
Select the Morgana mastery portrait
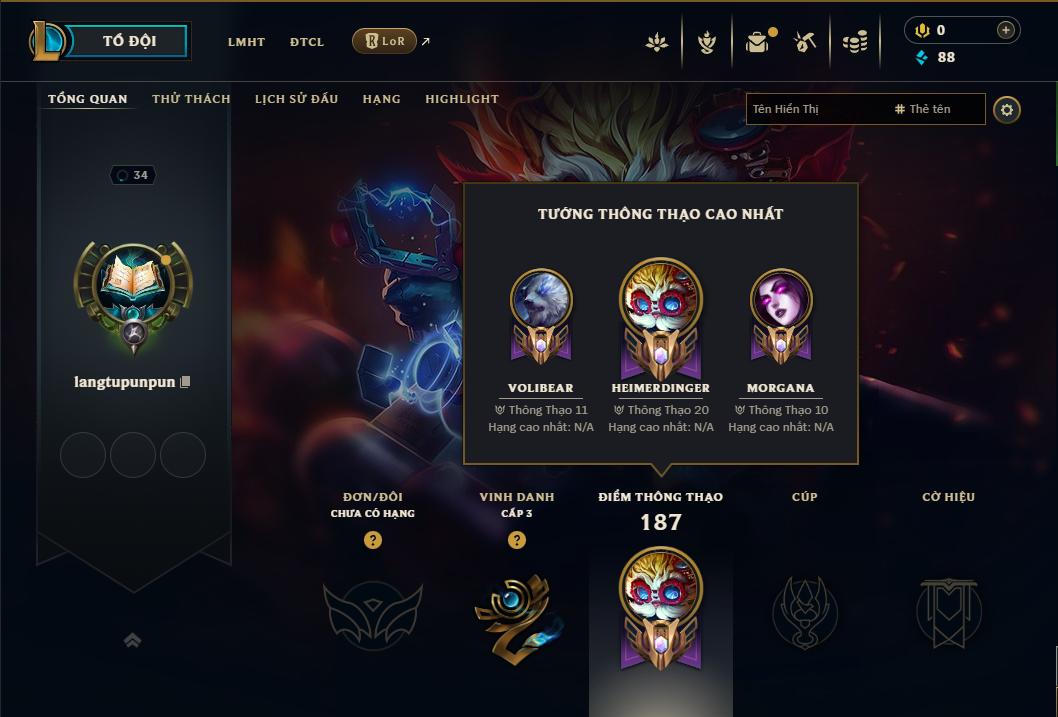(781, 300)
